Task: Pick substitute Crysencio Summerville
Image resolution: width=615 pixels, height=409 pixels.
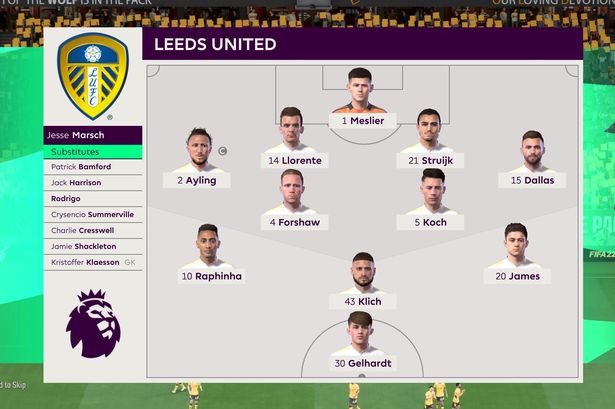Action: point(92,214)
